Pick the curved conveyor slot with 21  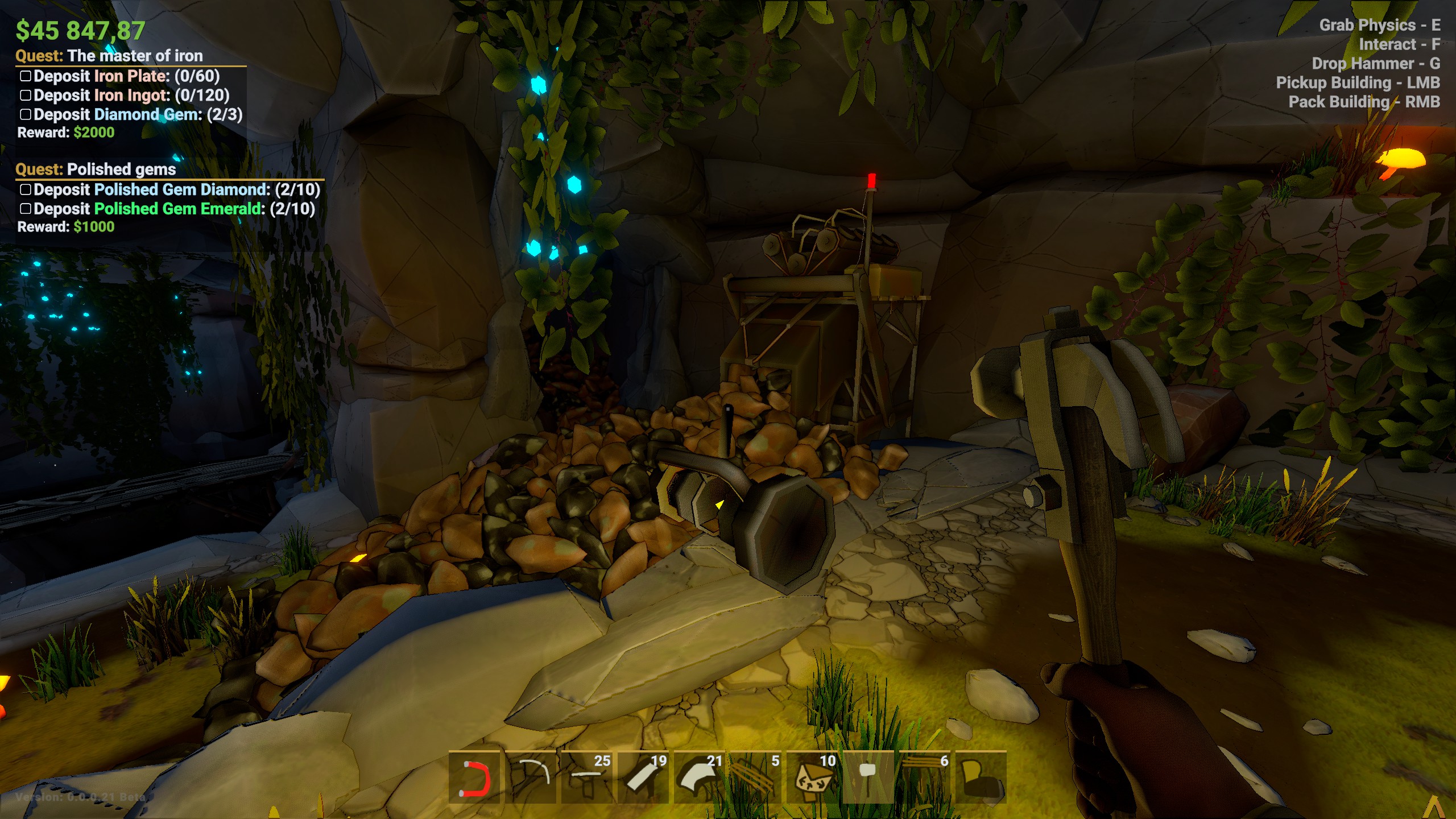[700, 777]
